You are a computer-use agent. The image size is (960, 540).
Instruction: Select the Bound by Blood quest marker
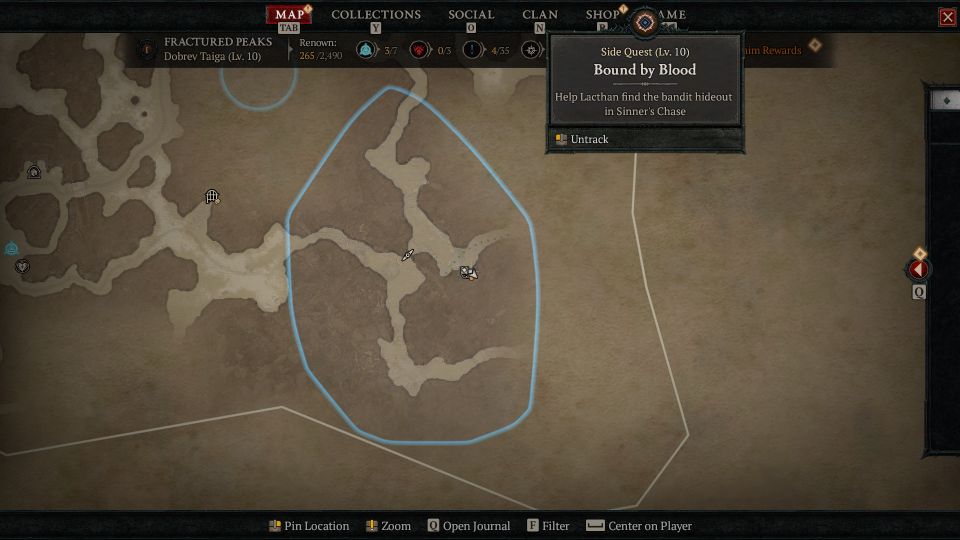click(x=467, y=272)
